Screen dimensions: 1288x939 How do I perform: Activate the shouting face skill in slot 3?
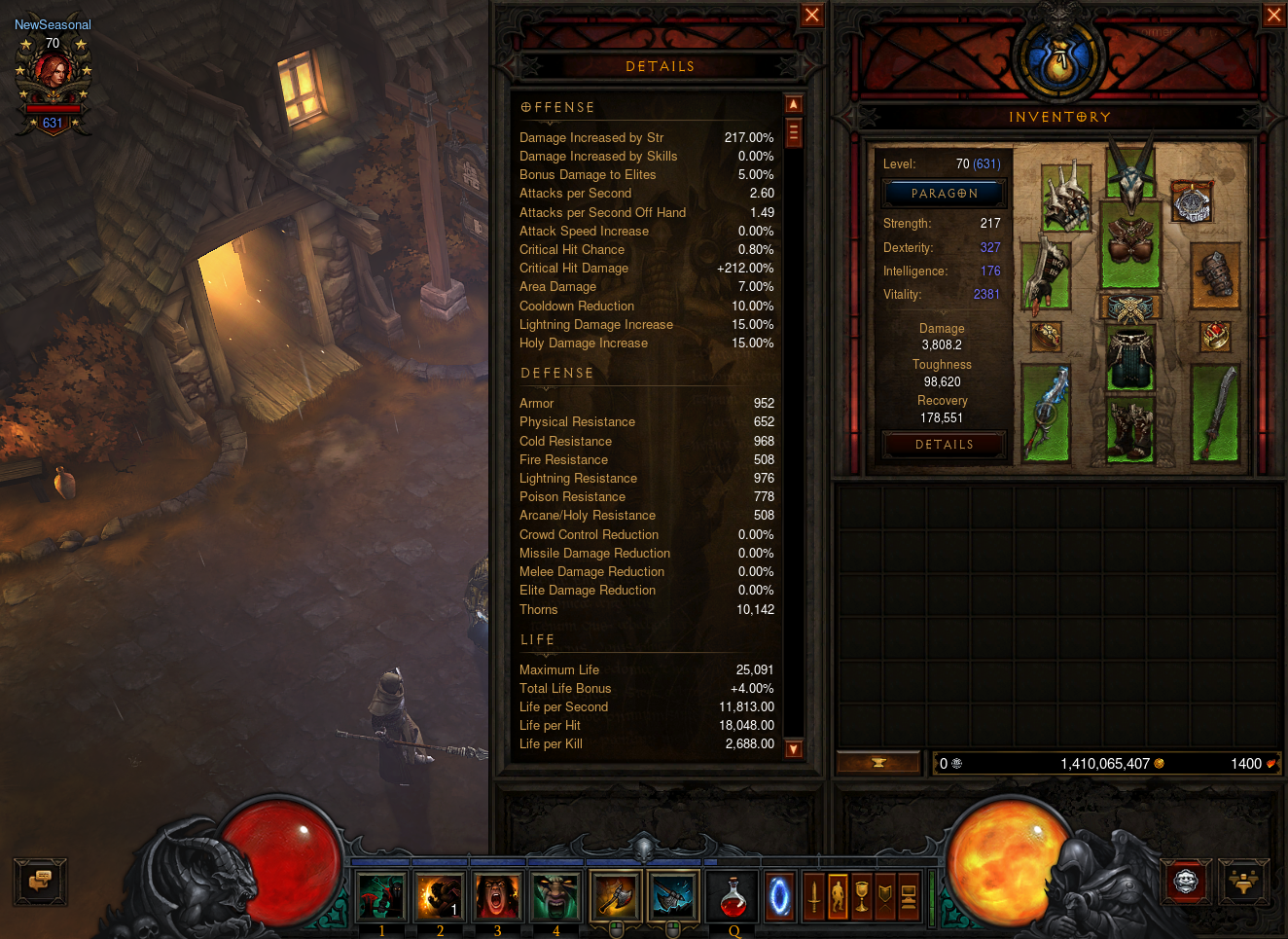pyautogui.click(x=498, y=896)
